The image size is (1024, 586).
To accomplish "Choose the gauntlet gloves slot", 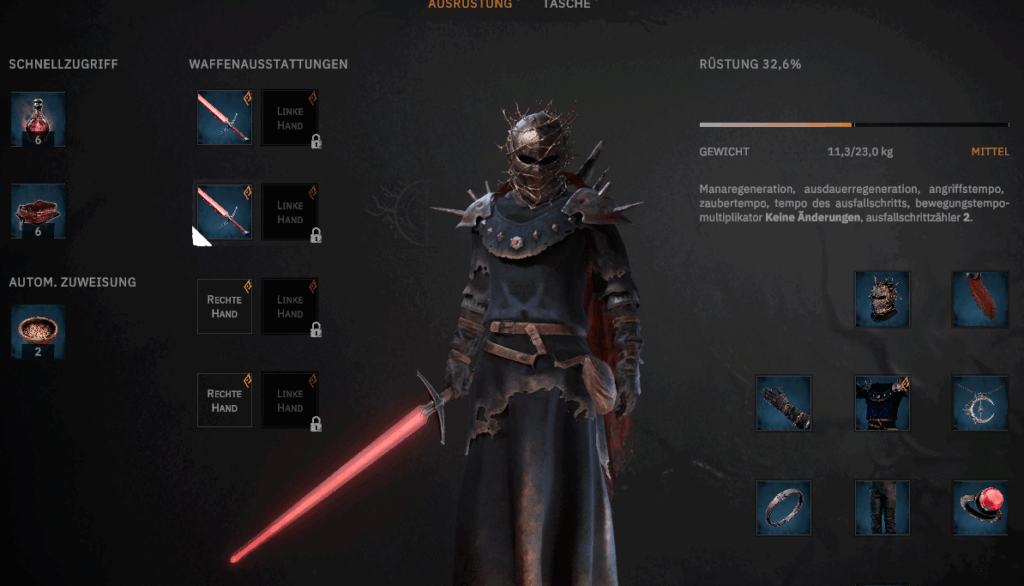I will pyautogui.click(x=783, y=403).
